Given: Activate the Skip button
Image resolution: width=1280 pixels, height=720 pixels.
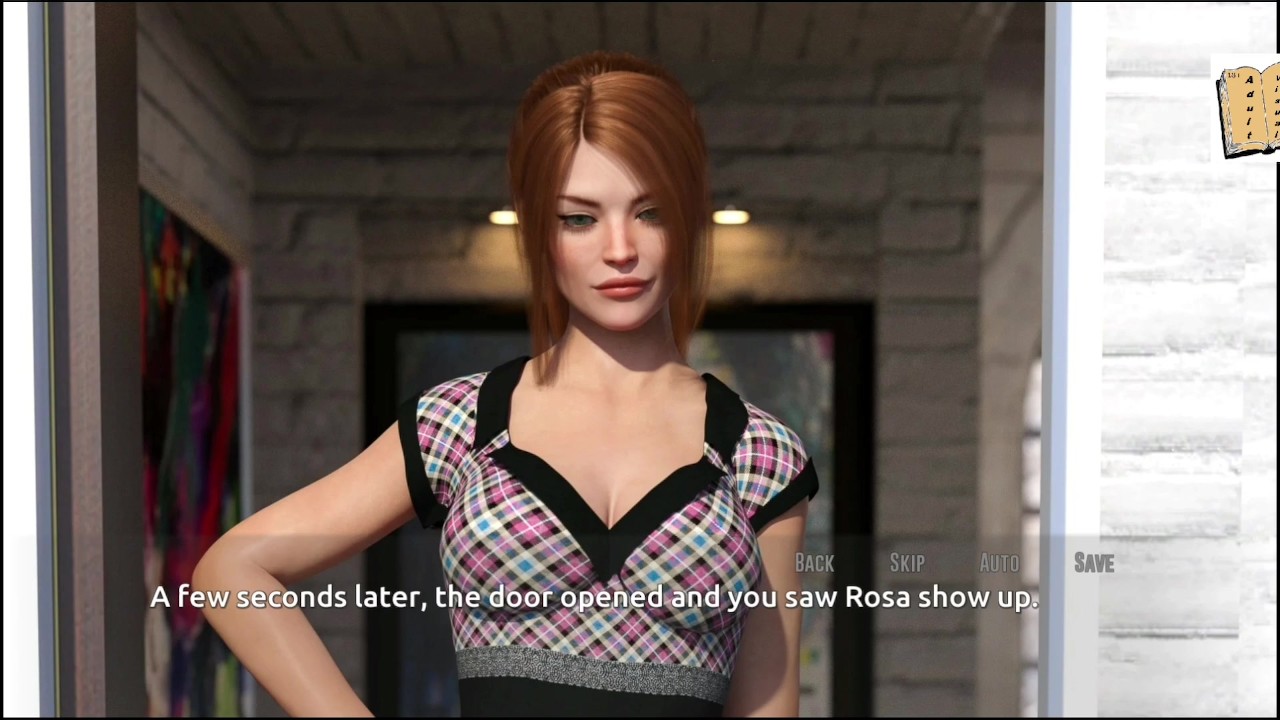Looking at the screenshot, I should [x=907, y=563].
